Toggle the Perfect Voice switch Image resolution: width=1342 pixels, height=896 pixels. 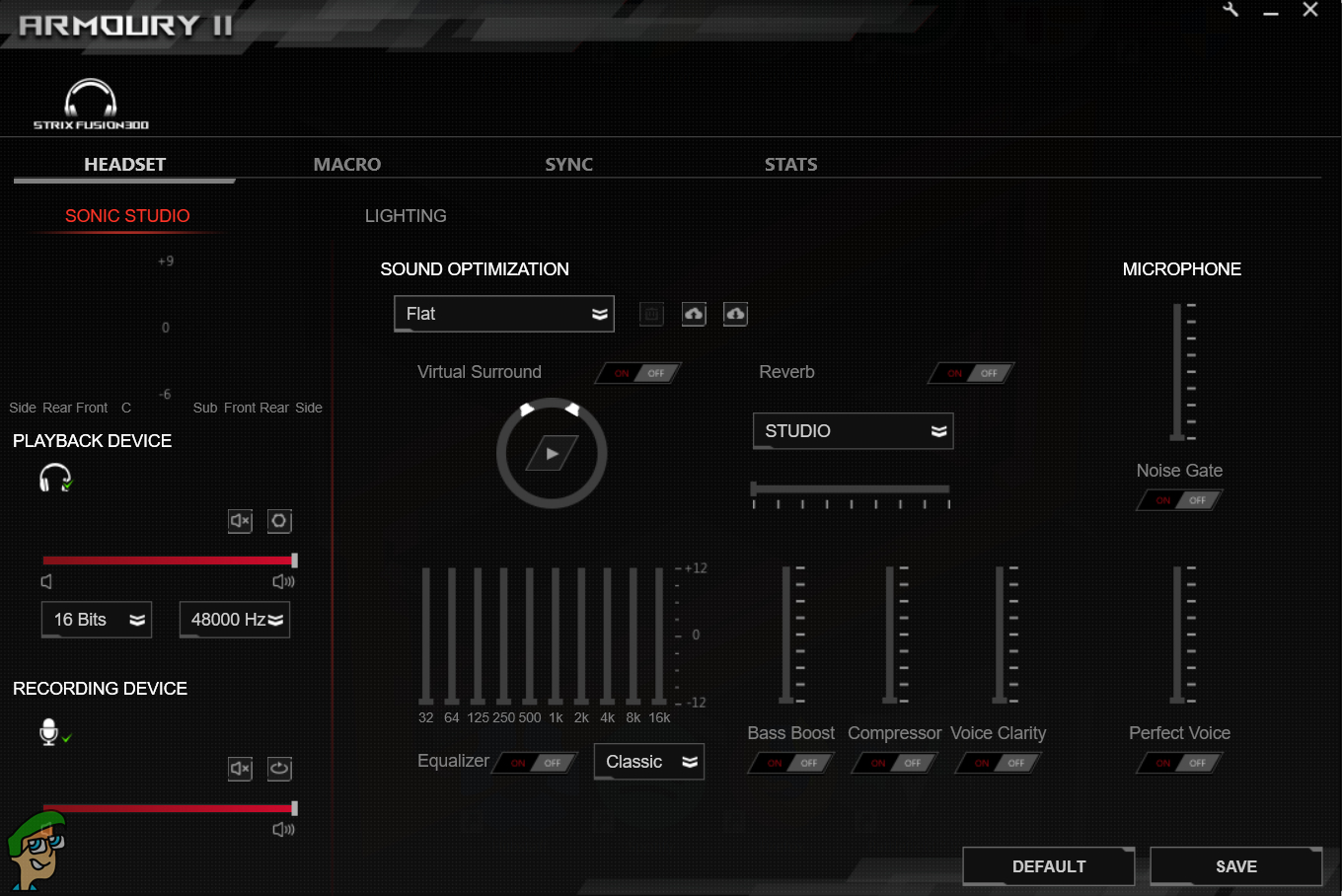(x=1181, y=763)
